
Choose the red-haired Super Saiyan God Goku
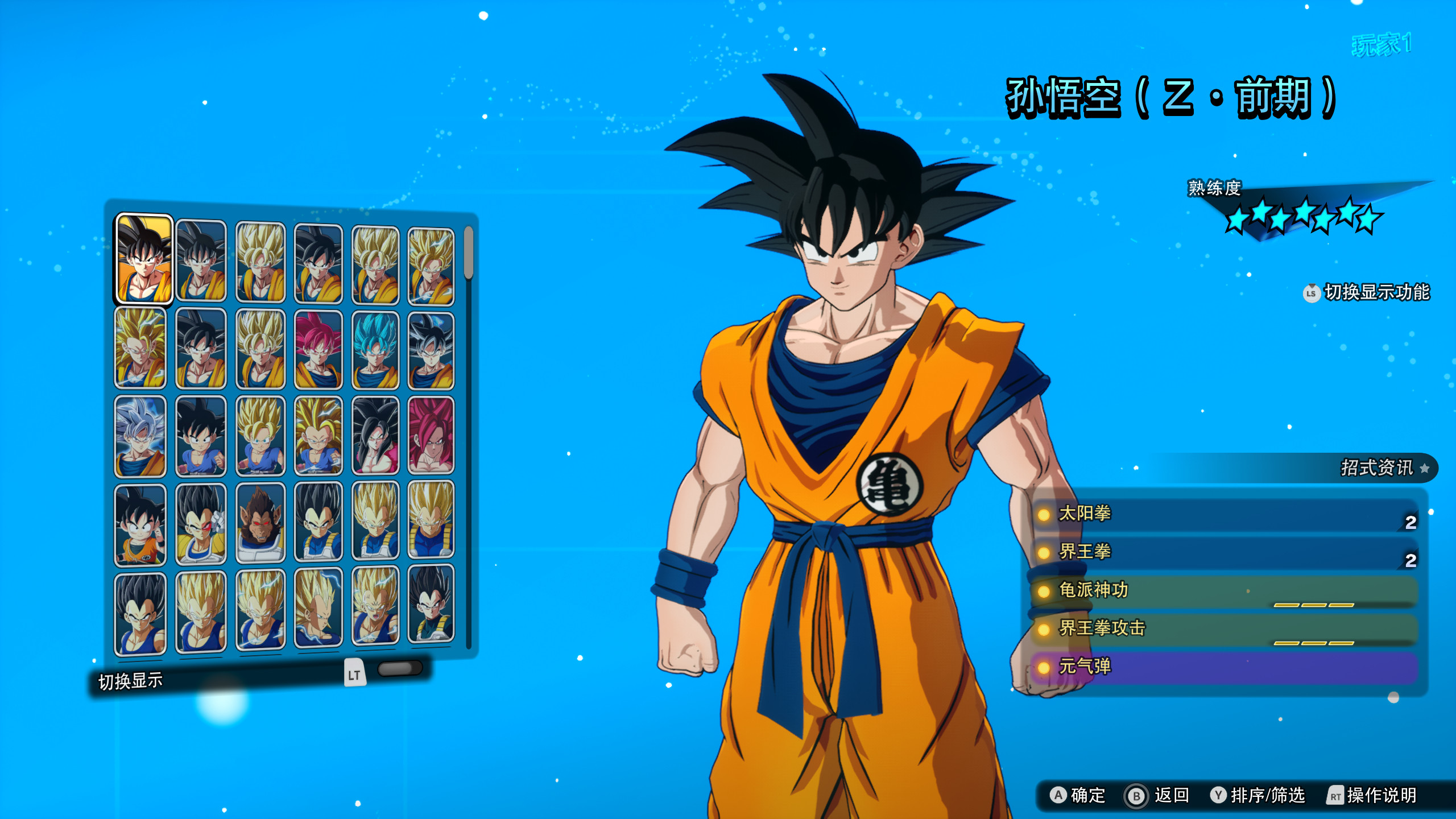[x=318, y=349]
